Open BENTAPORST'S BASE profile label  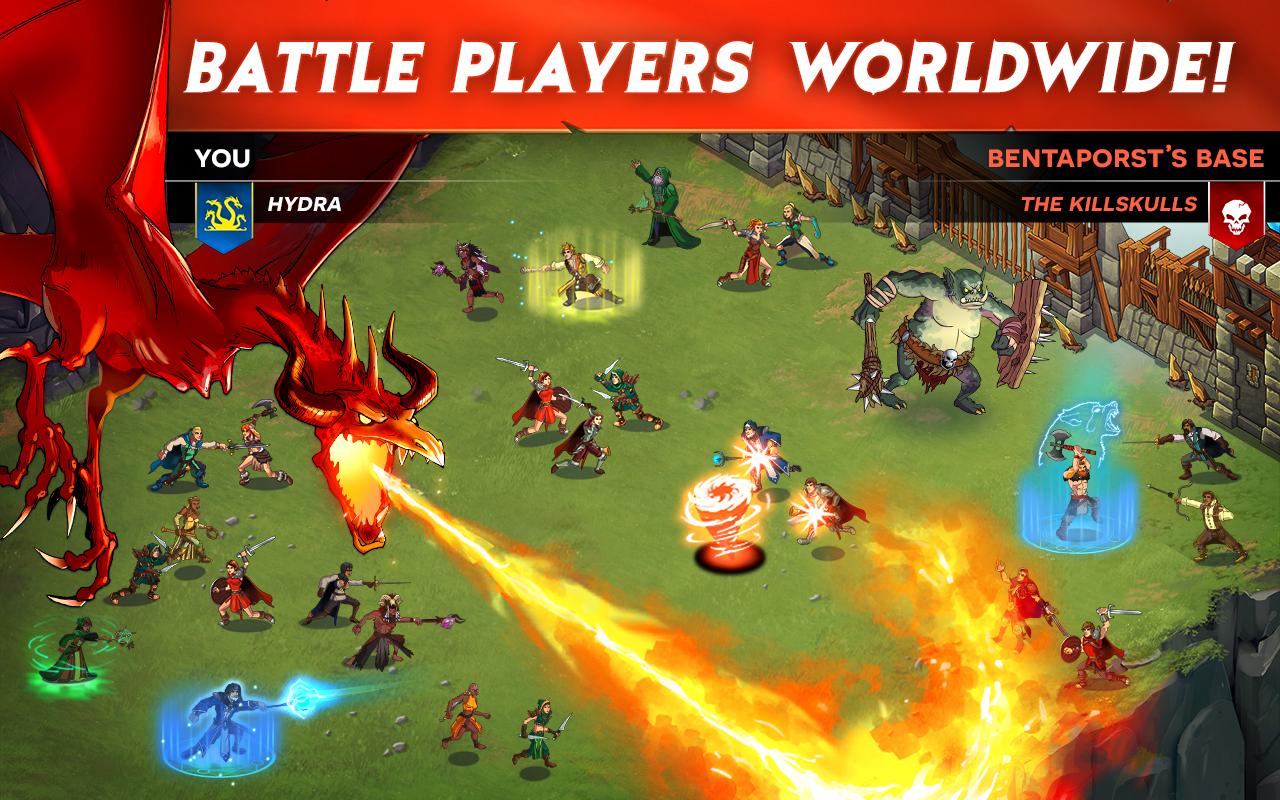(1125, 158)
